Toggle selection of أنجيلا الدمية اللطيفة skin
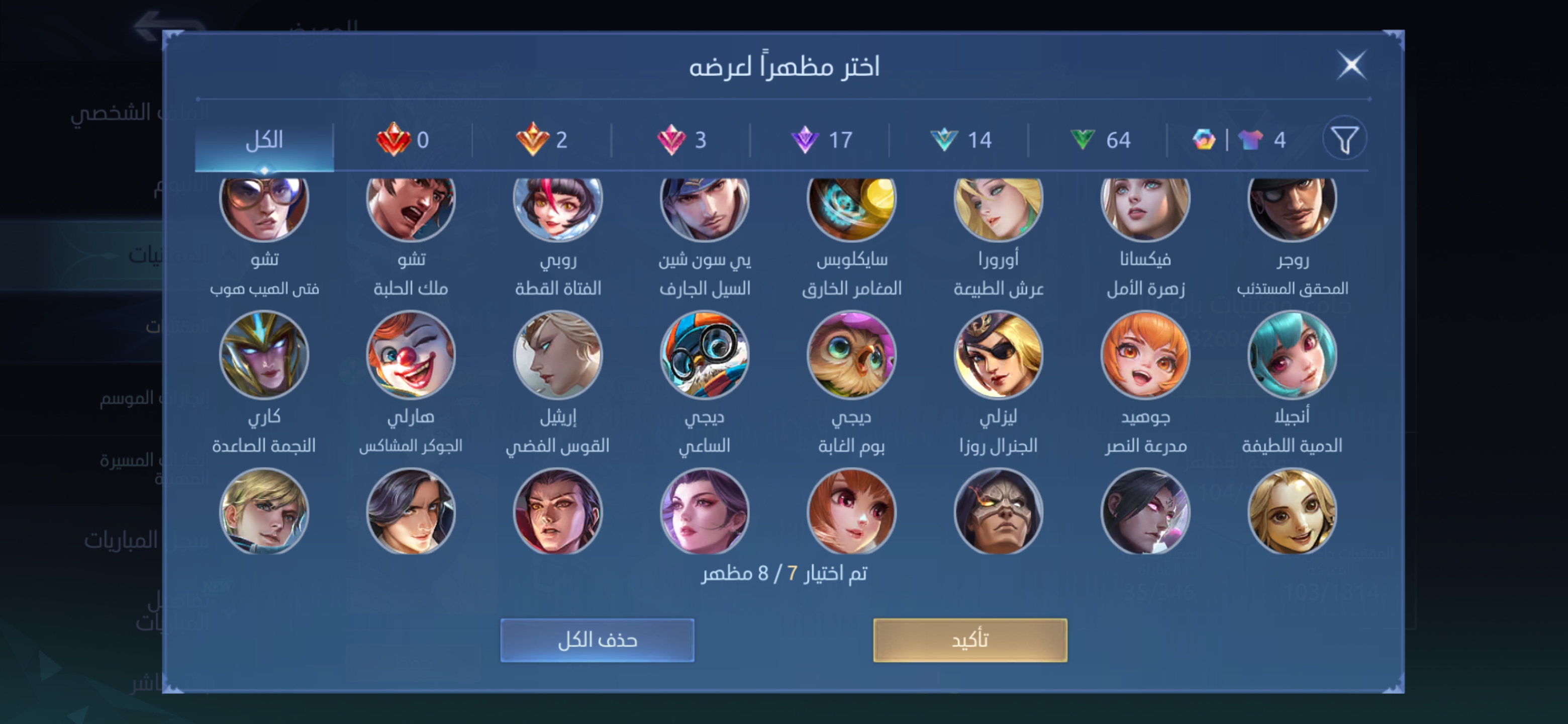The image size is (1568, 724). [x=1292, y=355]
